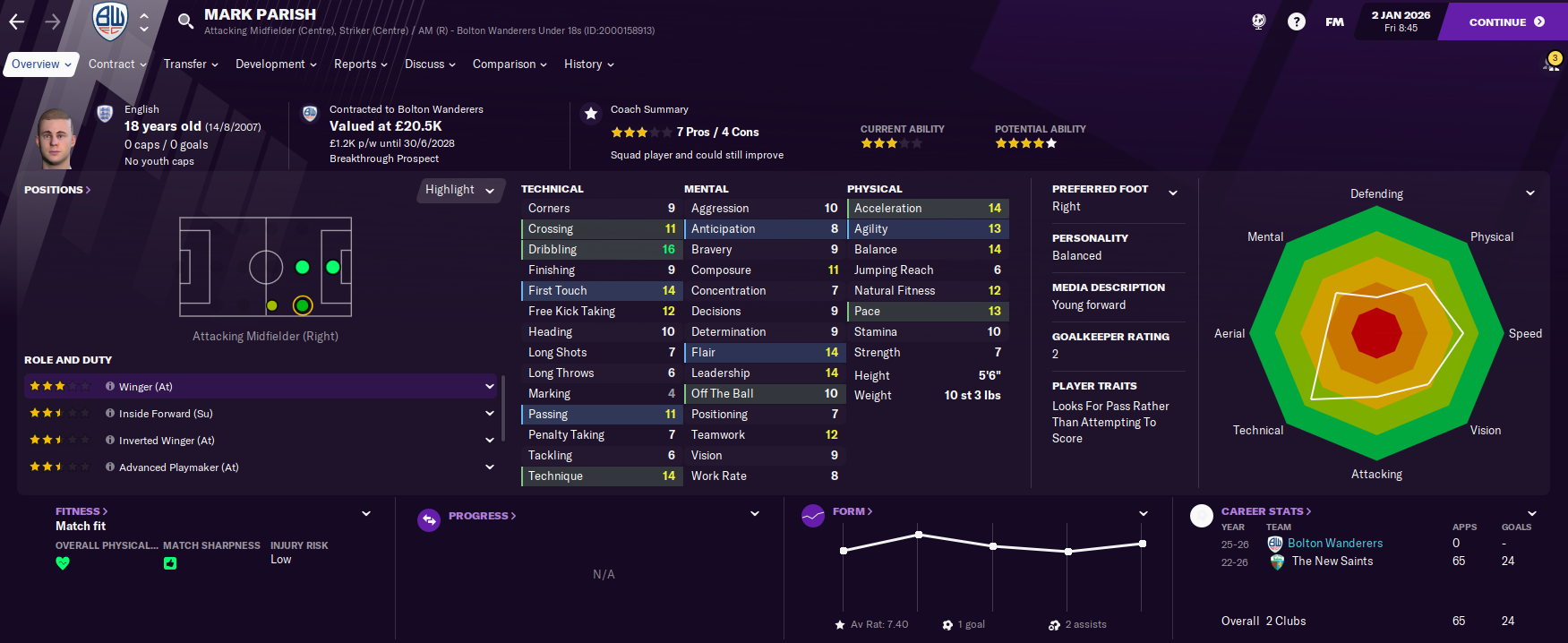
Task: Open the Development menu
Action: (276, 64)
